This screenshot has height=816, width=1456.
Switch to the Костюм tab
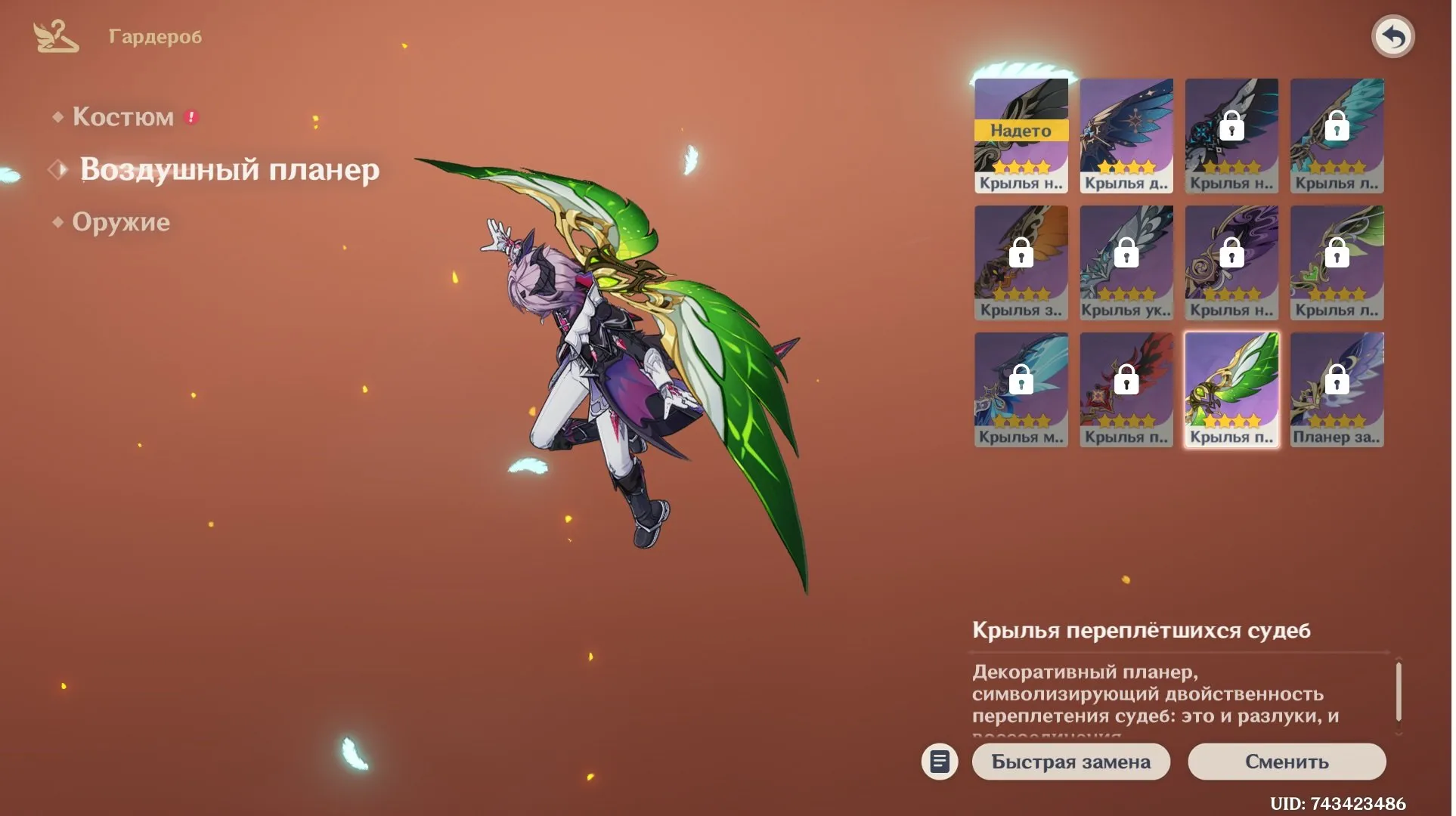122,117
